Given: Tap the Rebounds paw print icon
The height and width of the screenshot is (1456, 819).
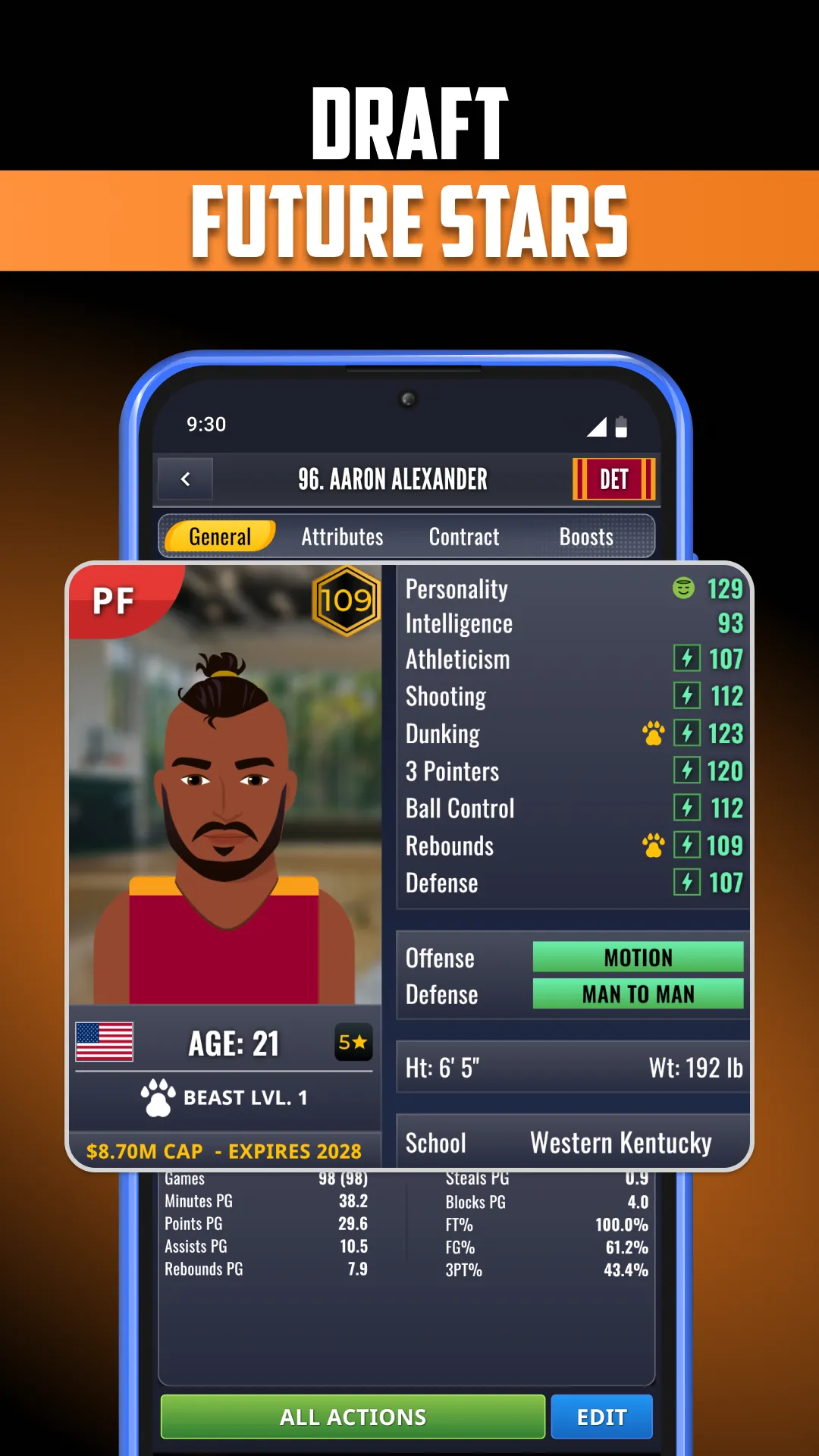Looking at the screenshot, I should pos(653,845).
